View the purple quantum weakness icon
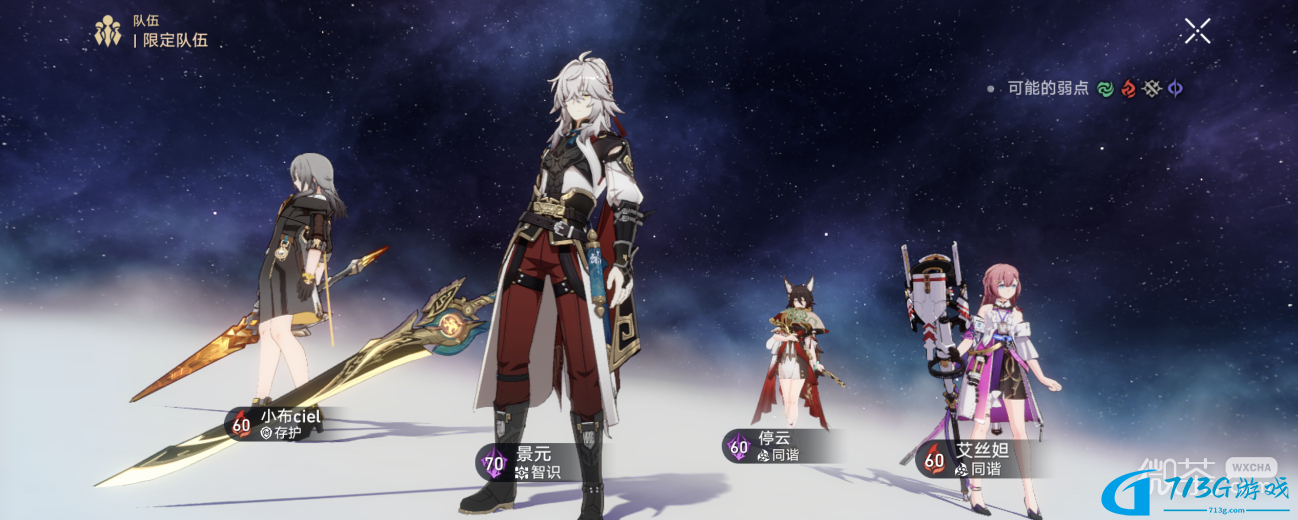This screenshot has height=520, width=1298. [1175, 89]
